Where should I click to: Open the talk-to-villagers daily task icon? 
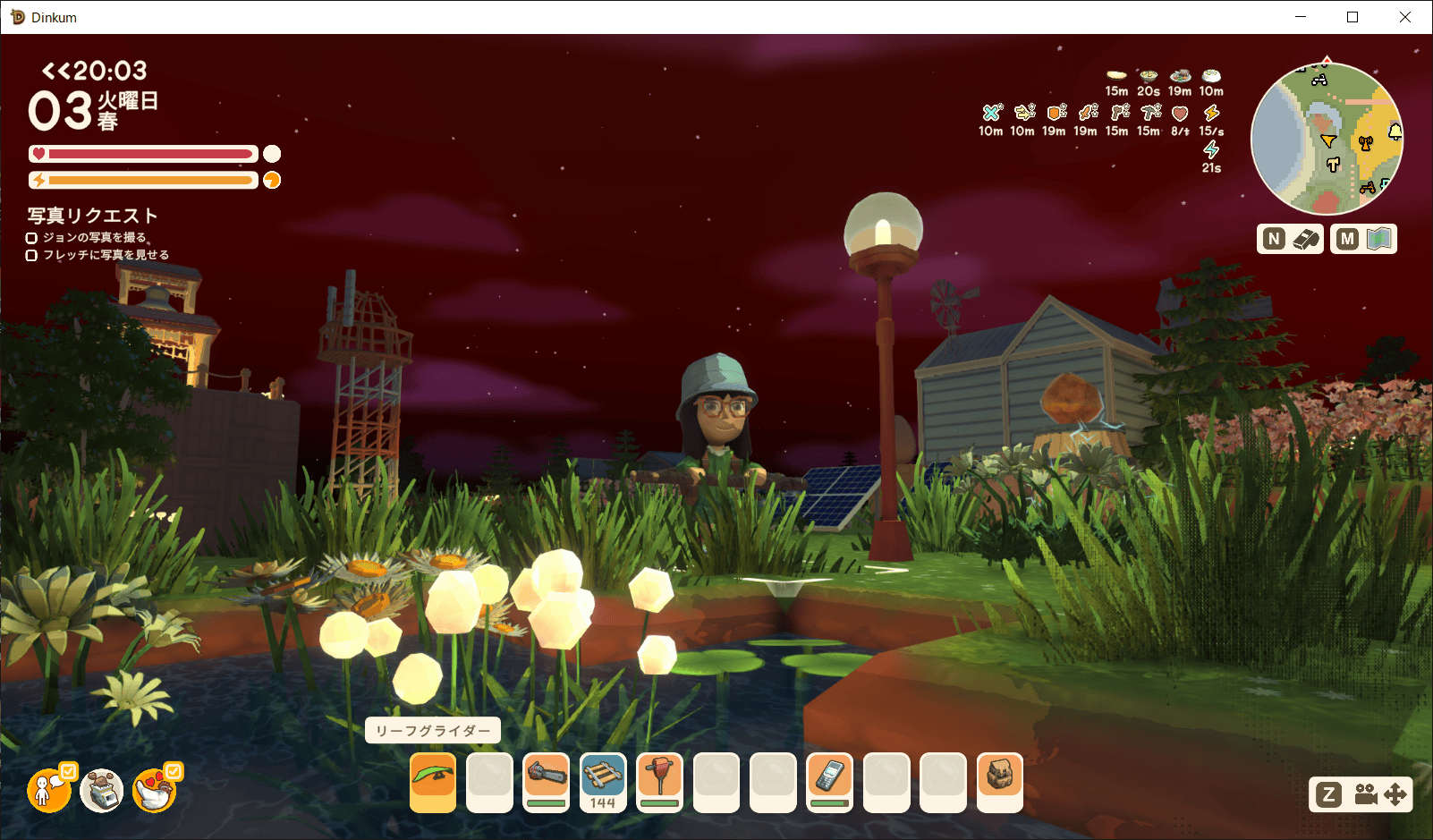50,789
